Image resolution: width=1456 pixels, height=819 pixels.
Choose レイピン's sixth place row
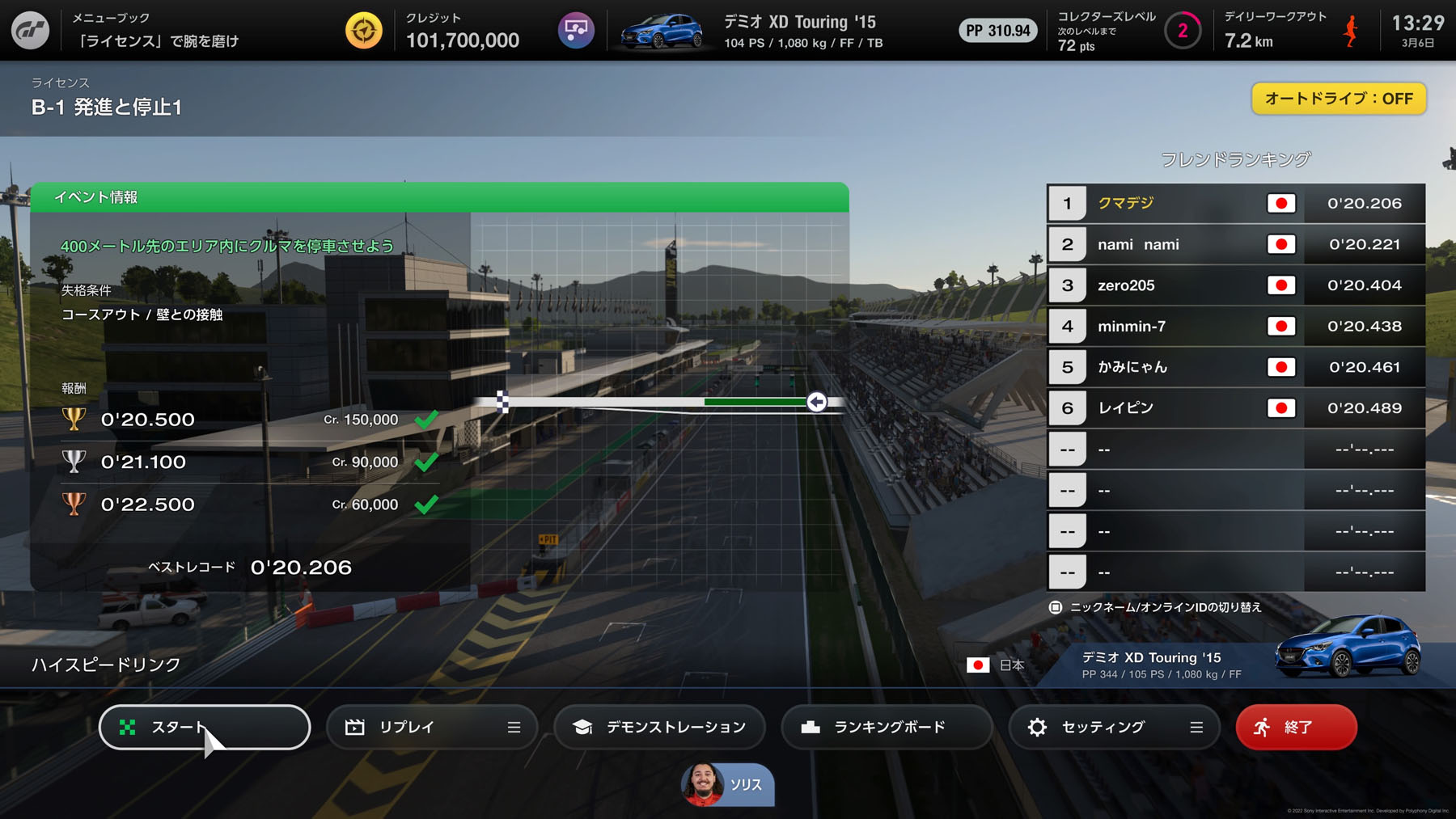[x=1235, y=408]
